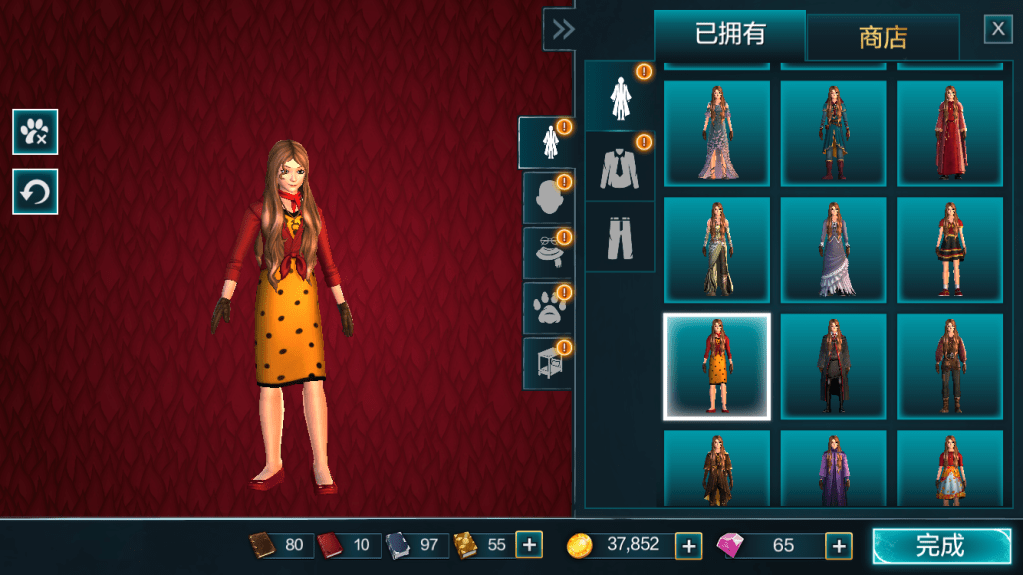Choose the purple robe outfit
The width and height of the screenshot is (1023, 575).
833,469
